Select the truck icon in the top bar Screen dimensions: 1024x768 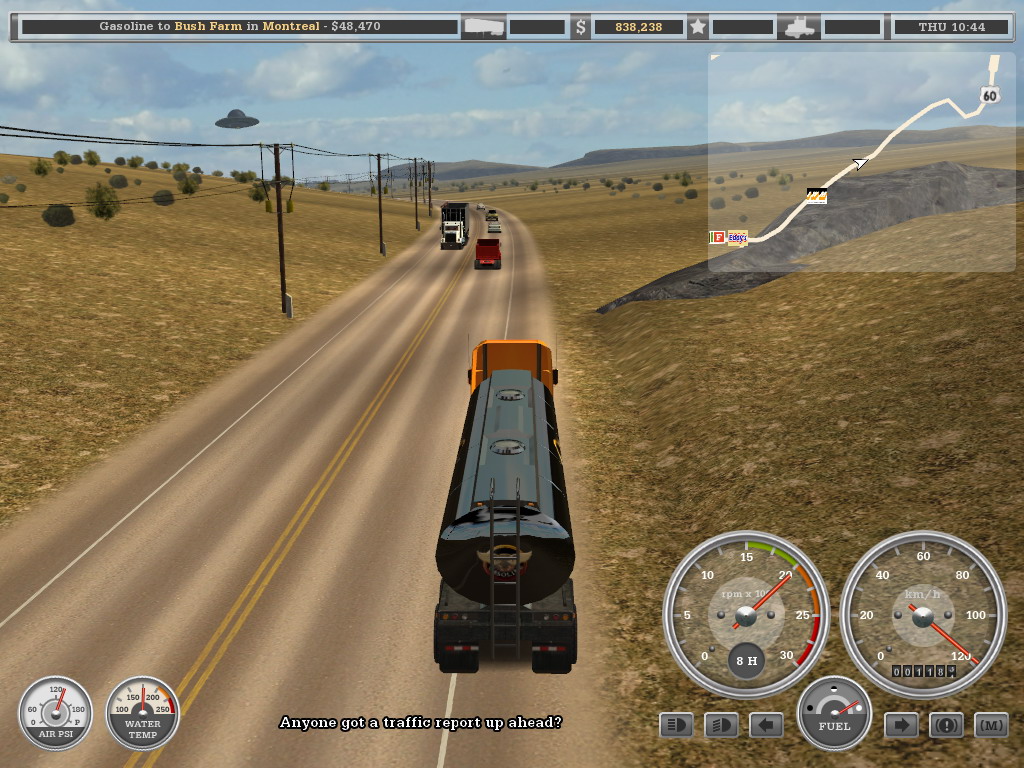[x=800, y=27]
